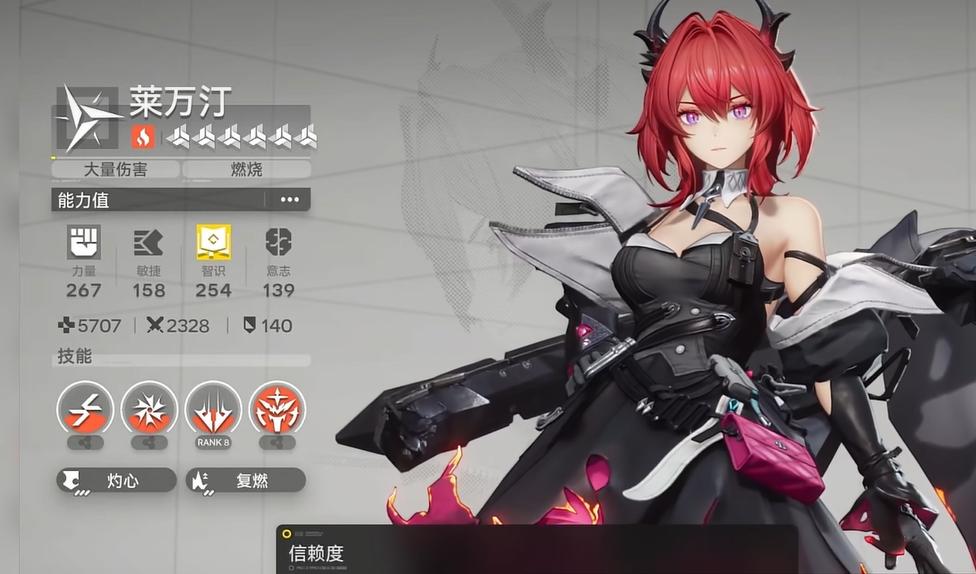This screenshot has height=574, width=976.
Task: Click the highlighted 智识 intellect attribute icon
Action: tap(212, 242)
